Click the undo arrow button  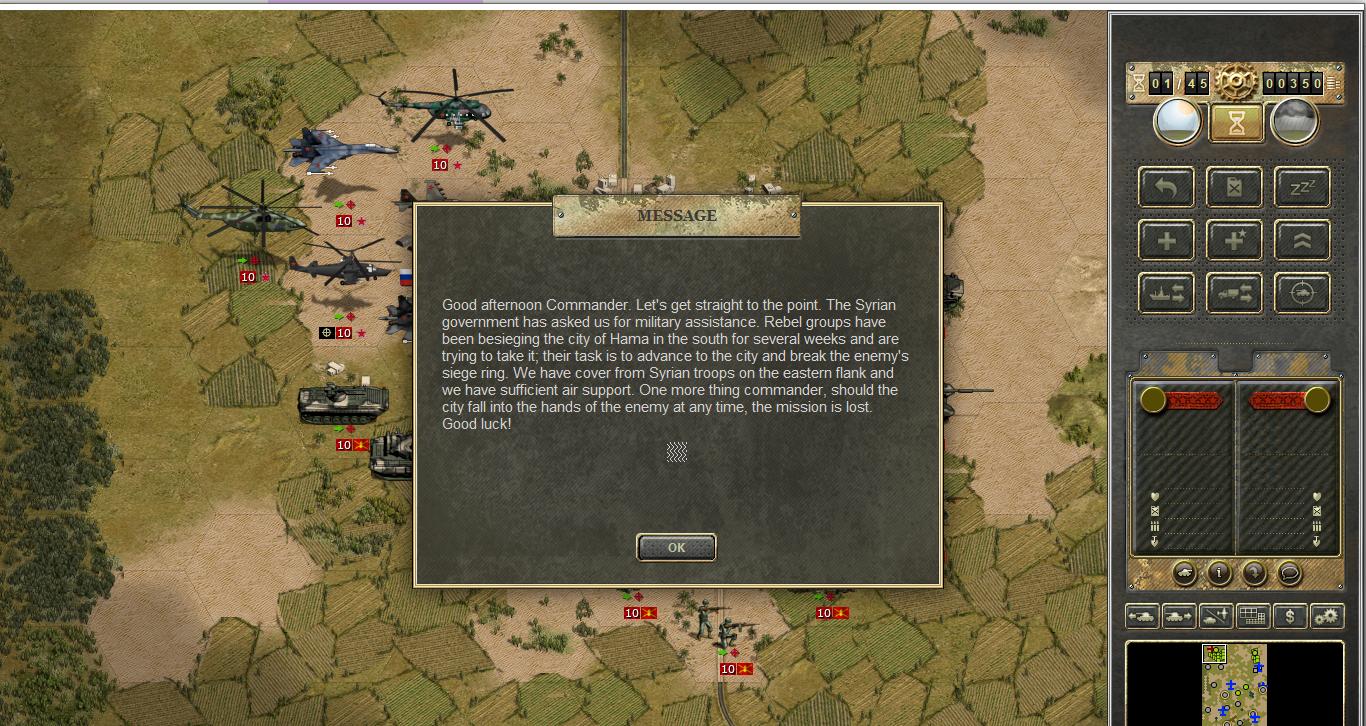[1166, 187]
